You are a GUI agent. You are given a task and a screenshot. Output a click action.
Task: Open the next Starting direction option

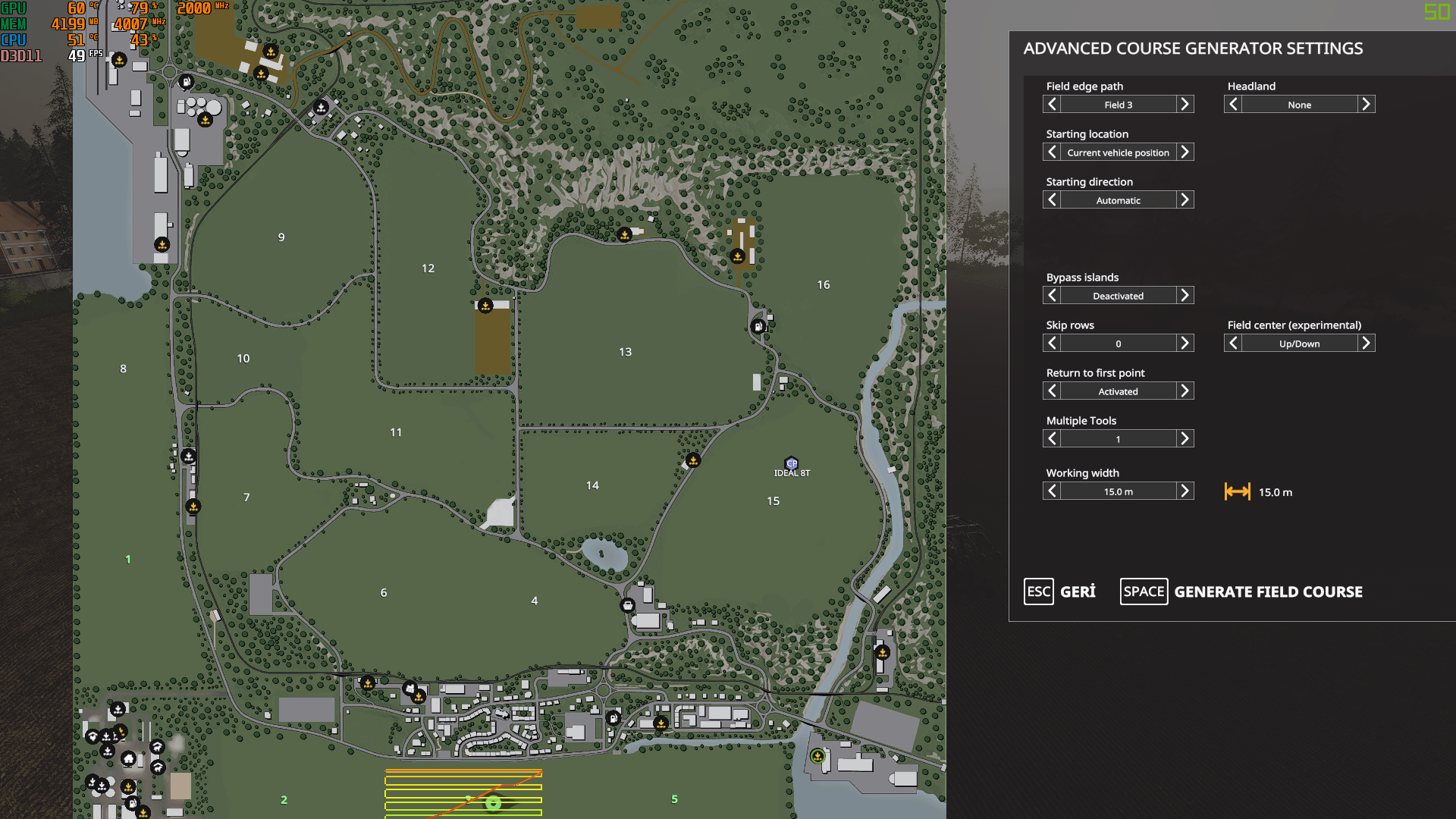click(x=1186, y=199)
